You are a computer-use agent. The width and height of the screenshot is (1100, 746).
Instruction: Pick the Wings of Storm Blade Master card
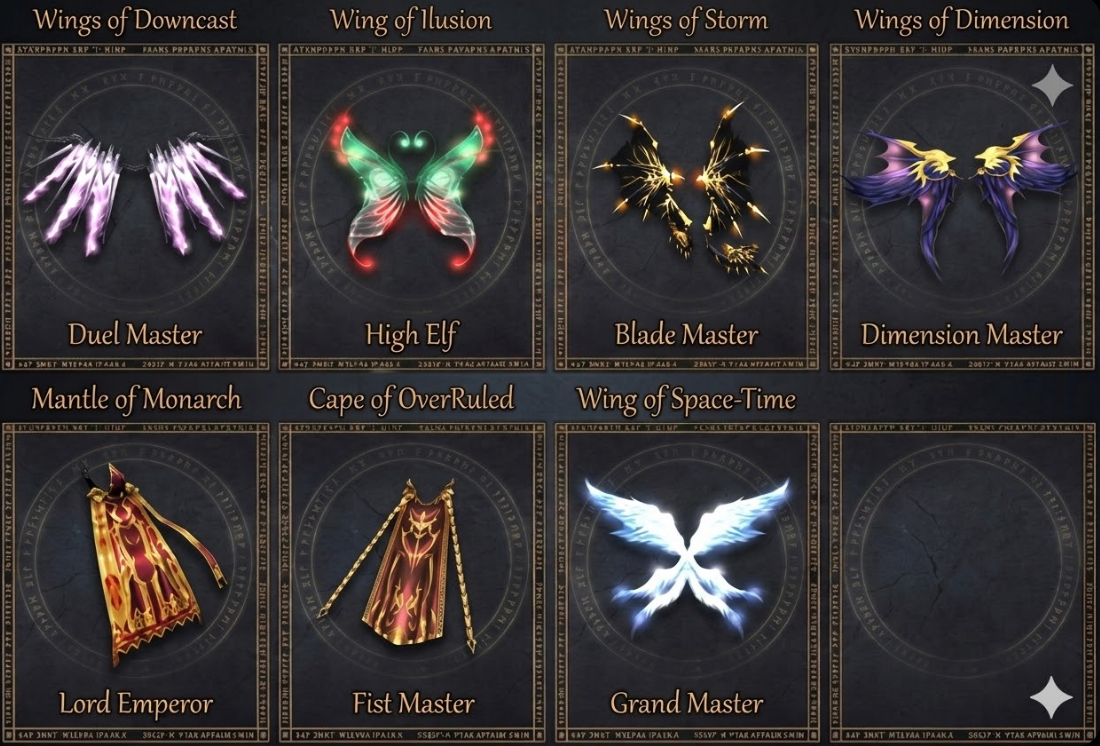click(x=687, y=206)
